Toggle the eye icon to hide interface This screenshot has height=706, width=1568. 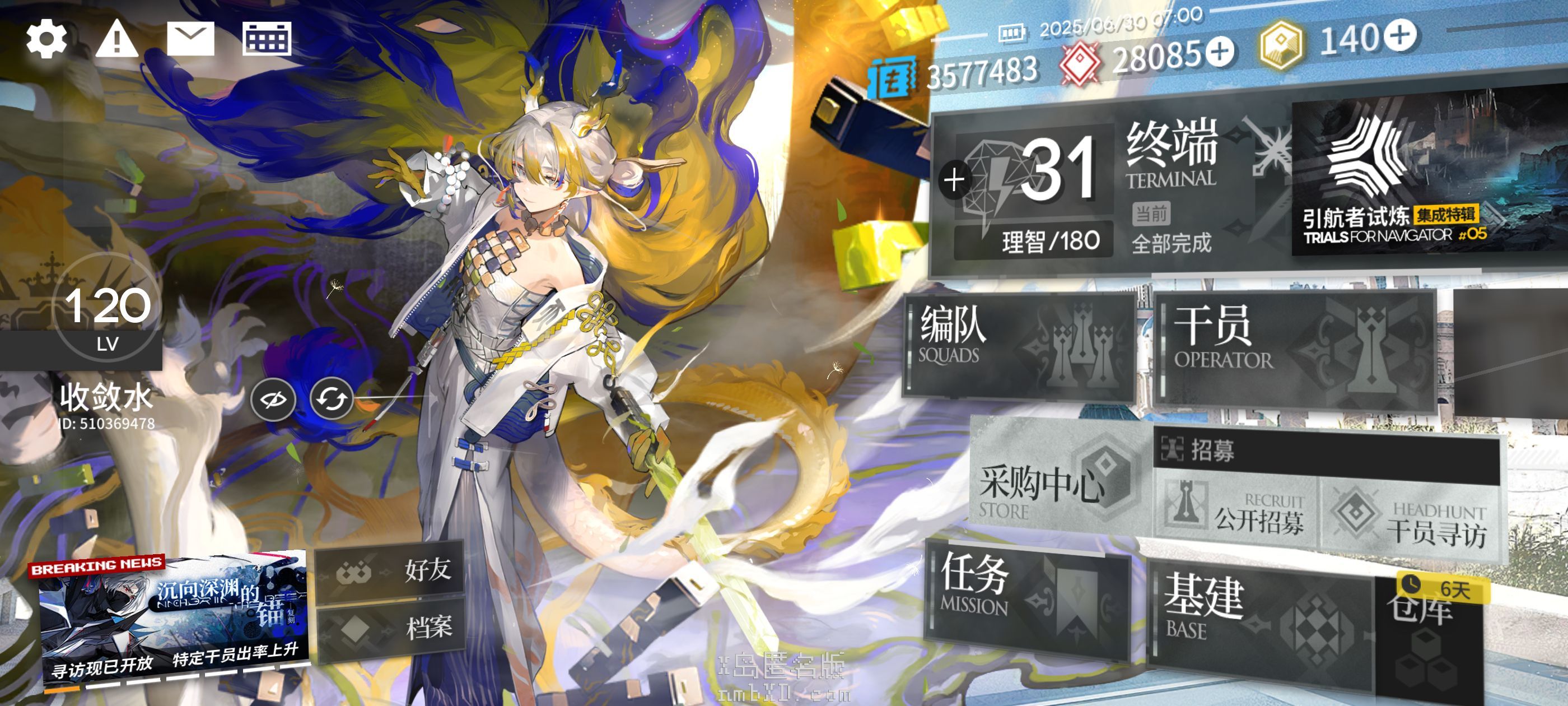[273, 400]
